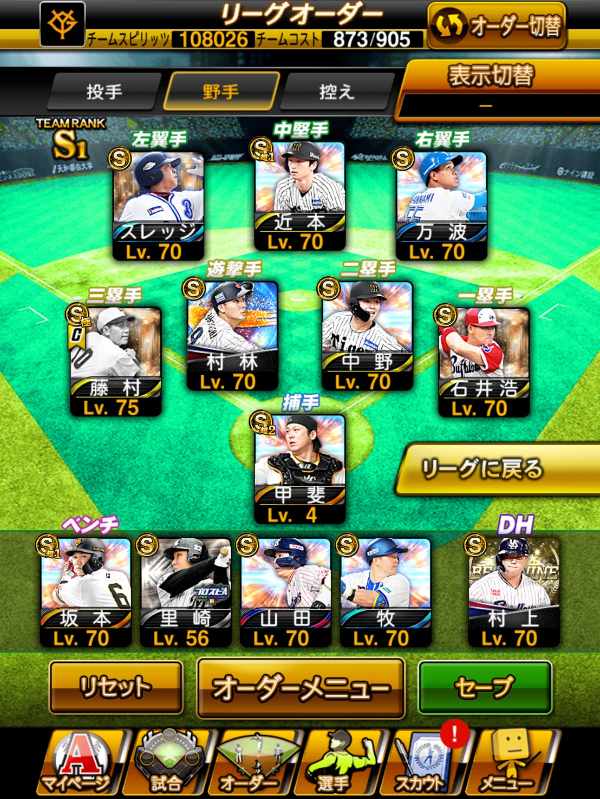This screenshot has width=600, height=799.
Task: Choose shortstop 村林 card
Action: click(230, 335)
